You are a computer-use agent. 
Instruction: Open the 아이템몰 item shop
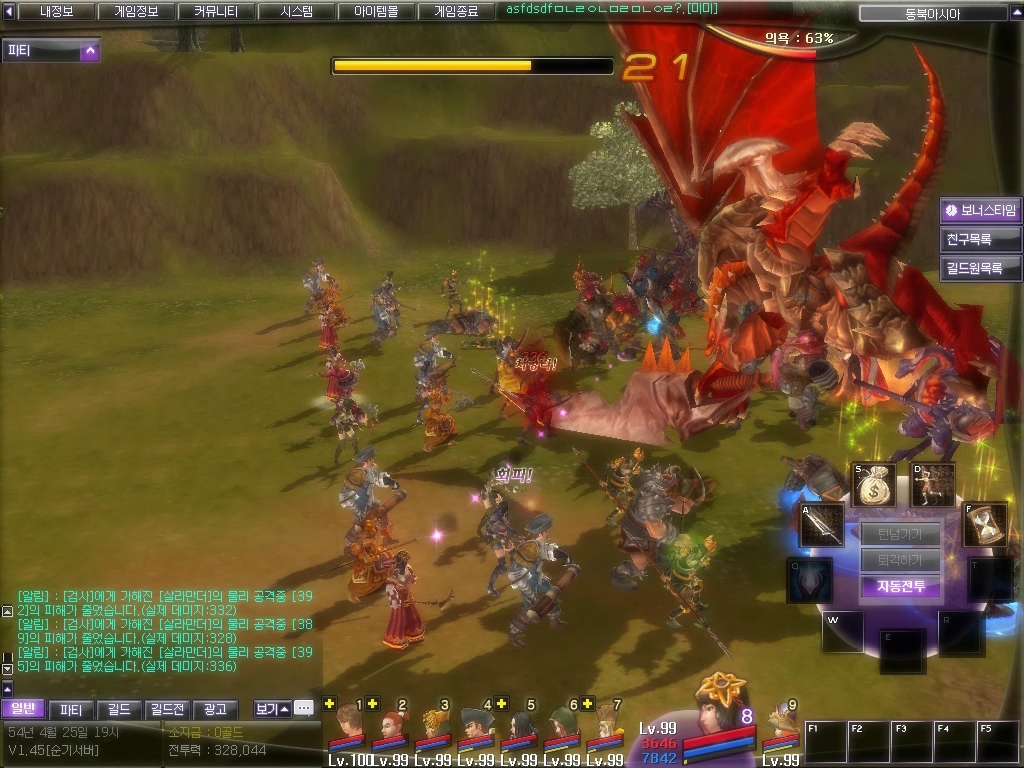pos(376,12)
